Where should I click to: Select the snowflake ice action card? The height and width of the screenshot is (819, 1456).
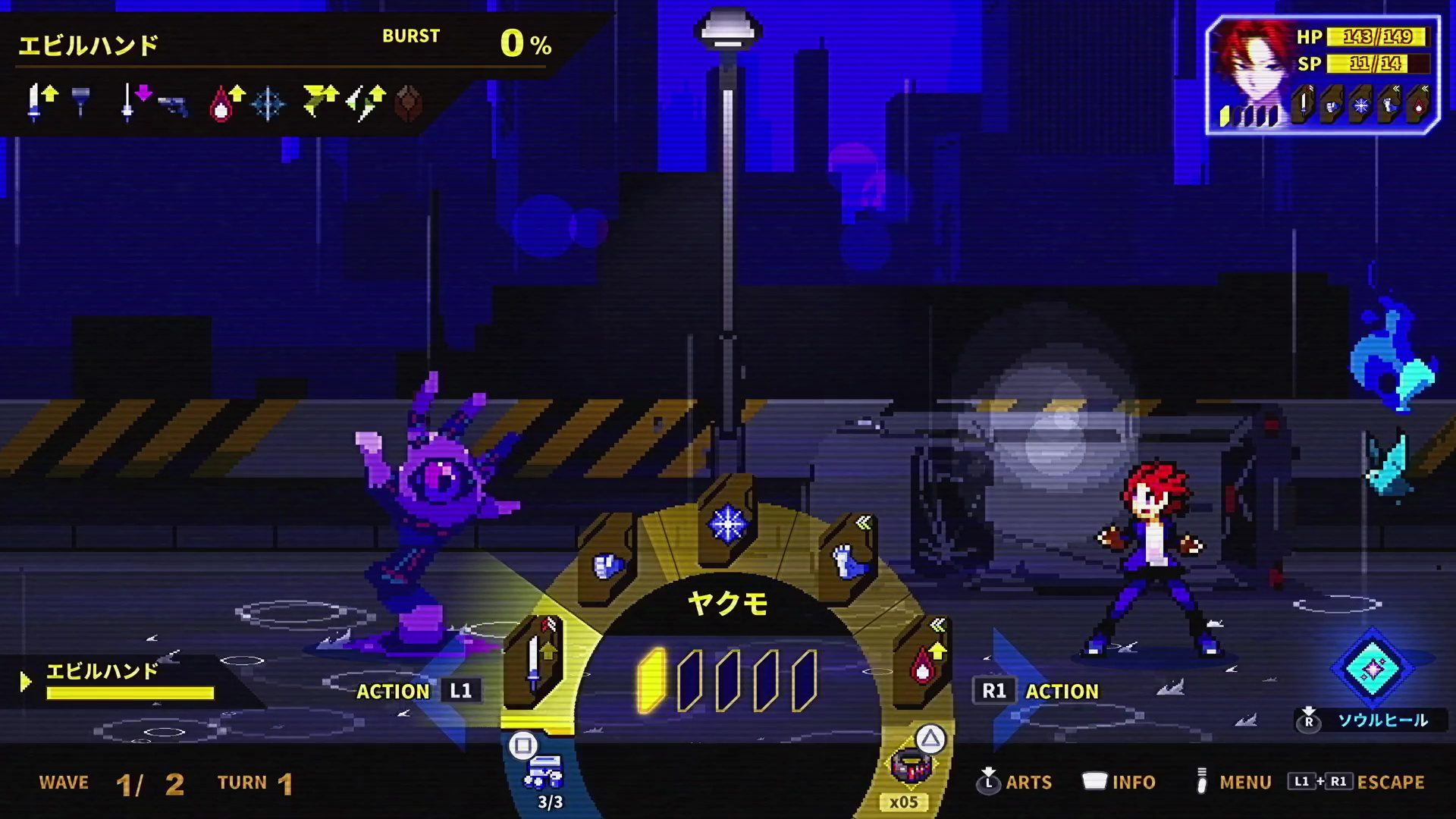(x=726, y=523)
